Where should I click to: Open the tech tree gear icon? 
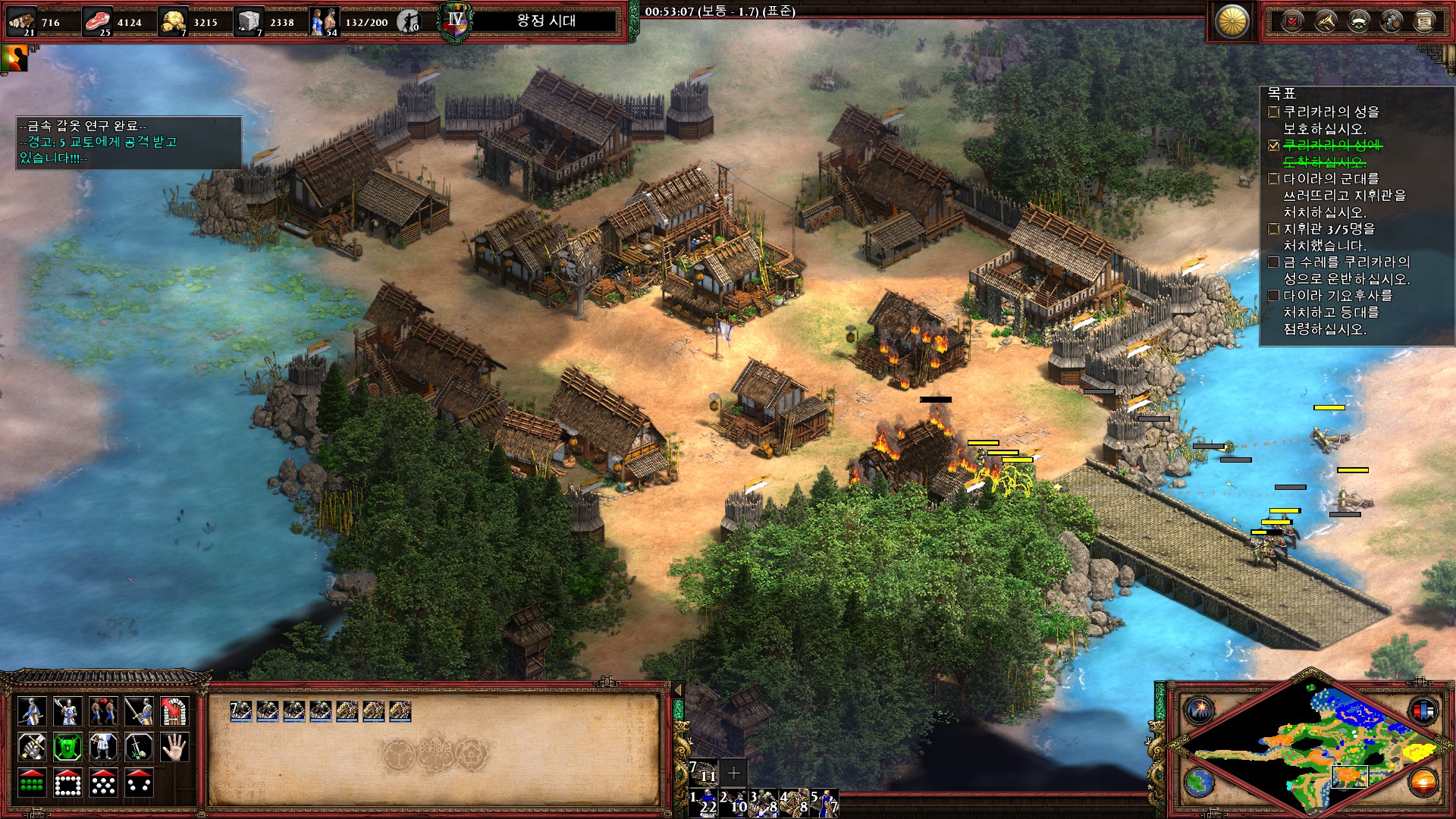click(1392, 21)
